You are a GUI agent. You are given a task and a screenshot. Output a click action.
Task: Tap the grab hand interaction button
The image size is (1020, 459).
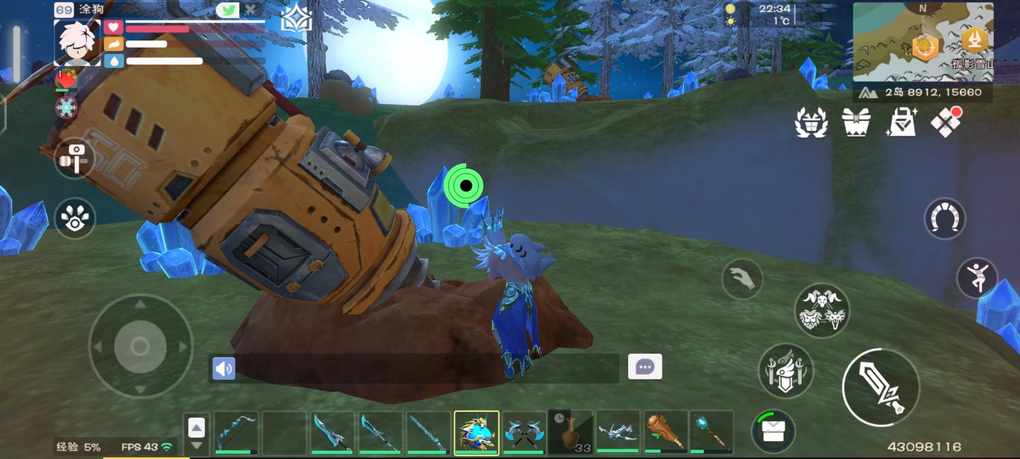(x=741, y=278)
